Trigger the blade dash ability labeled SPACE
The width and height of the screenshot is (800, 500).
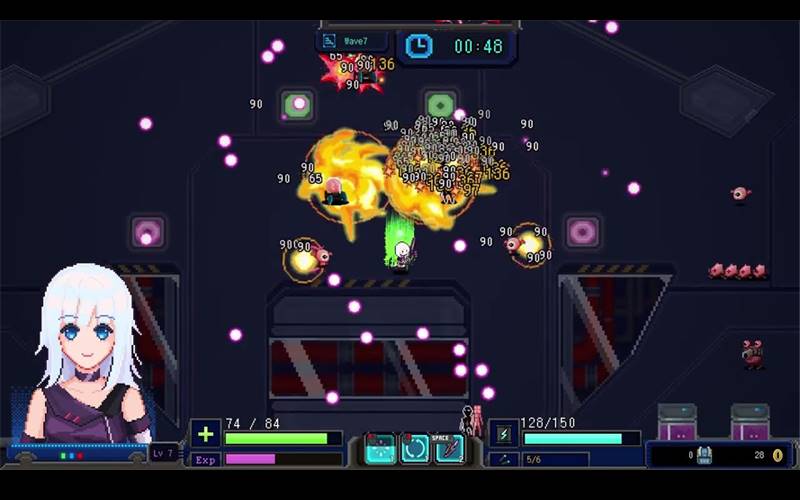click(x=449, y=449)
